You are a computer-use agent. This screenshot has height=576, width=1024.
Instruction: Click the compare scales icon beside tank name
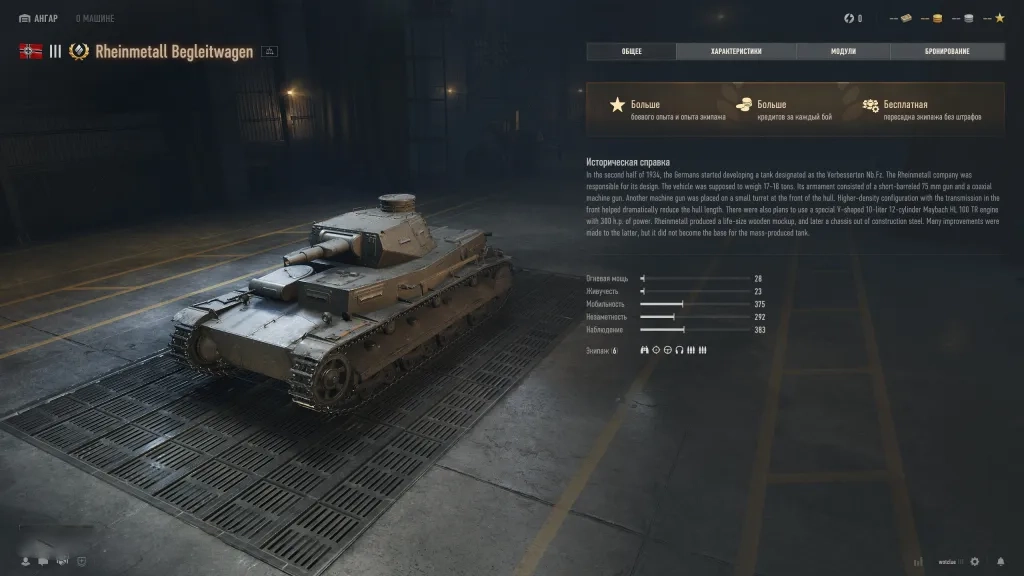click(269, 52)
